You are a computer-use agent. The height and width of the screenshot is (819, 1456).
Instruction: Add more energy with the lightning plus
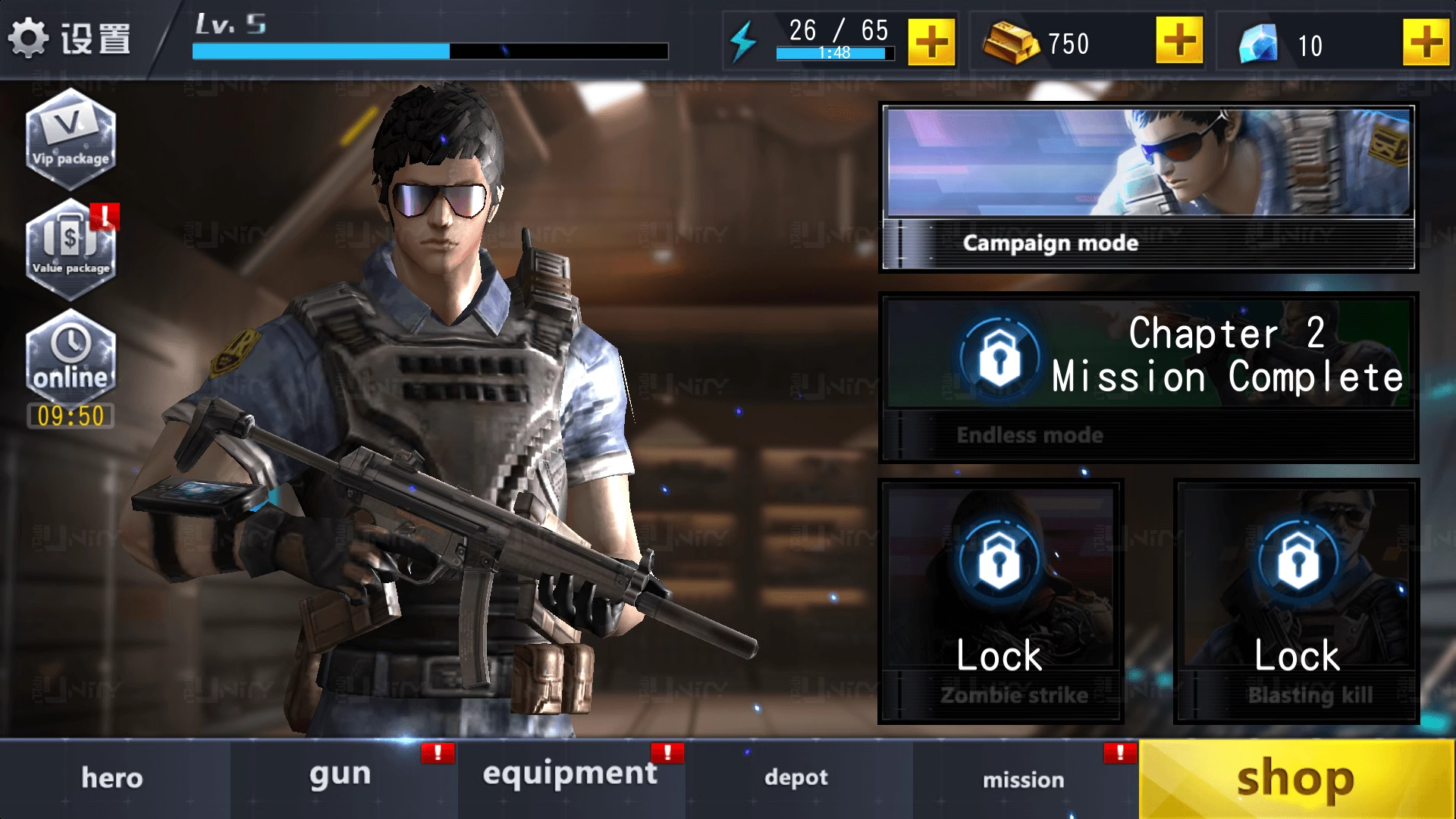(931, 42)
